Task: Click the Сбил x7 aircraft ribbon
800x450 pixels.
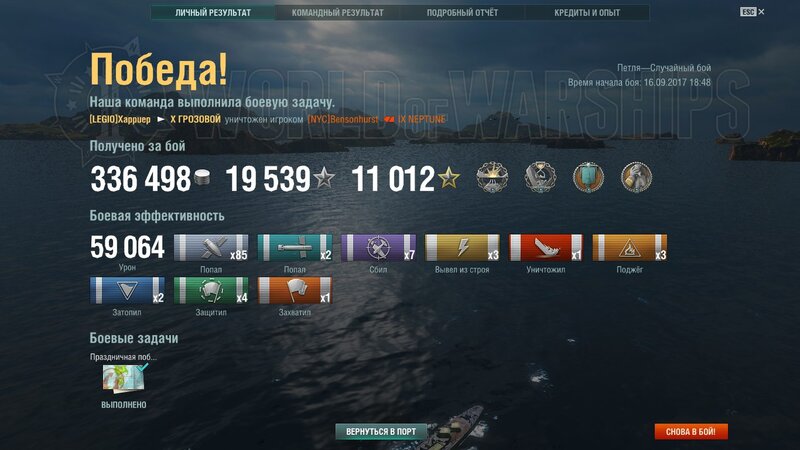Action: 379,248
